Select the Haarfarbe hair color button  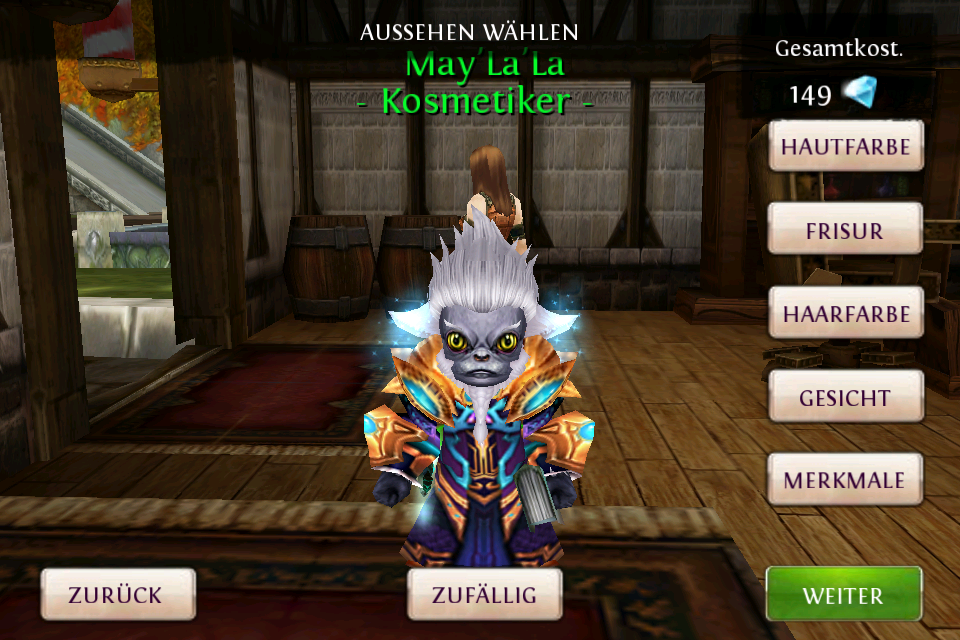click(845, 314)
